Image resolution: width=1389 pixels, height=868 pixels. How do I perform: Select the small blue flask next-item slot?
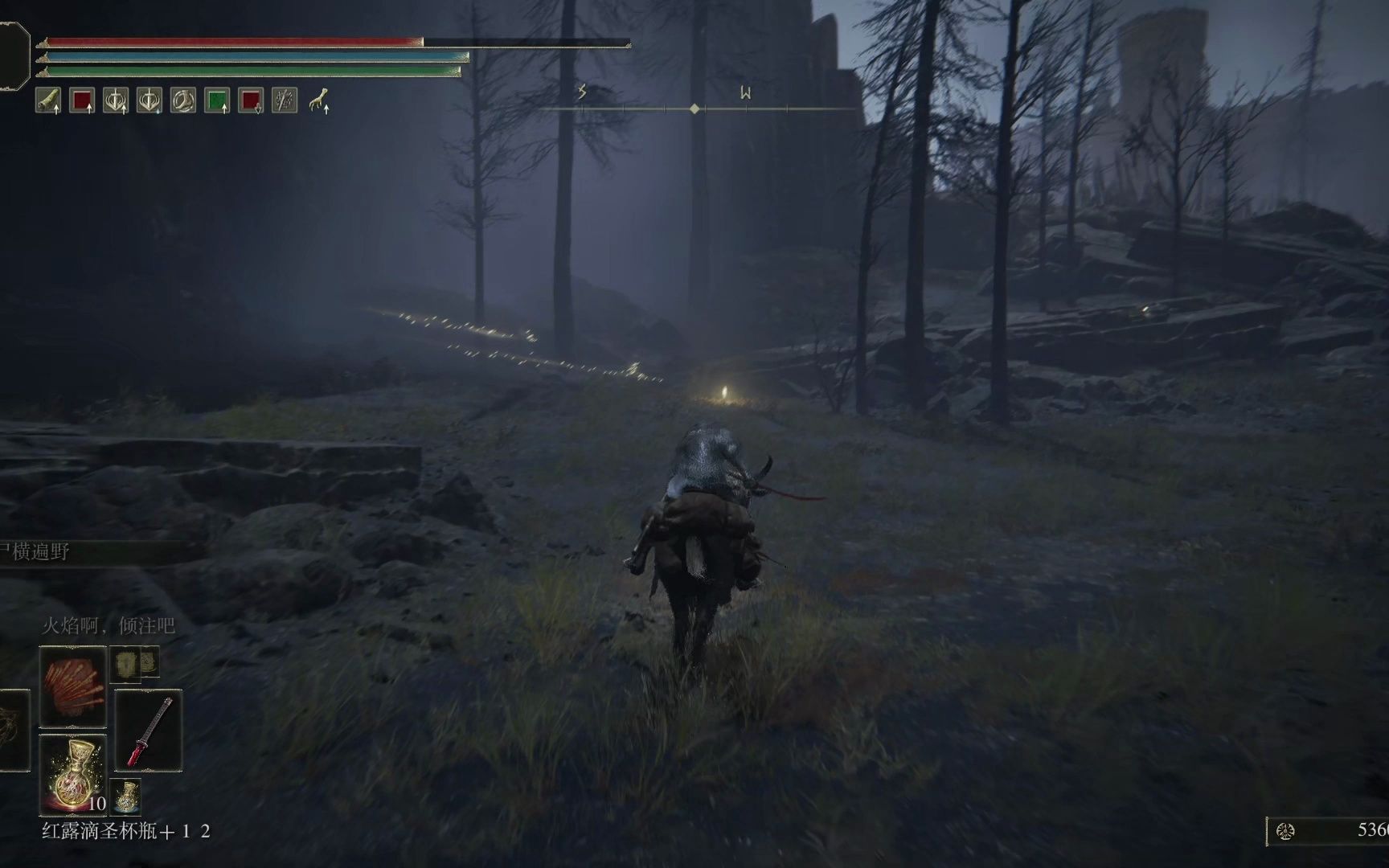125,794
